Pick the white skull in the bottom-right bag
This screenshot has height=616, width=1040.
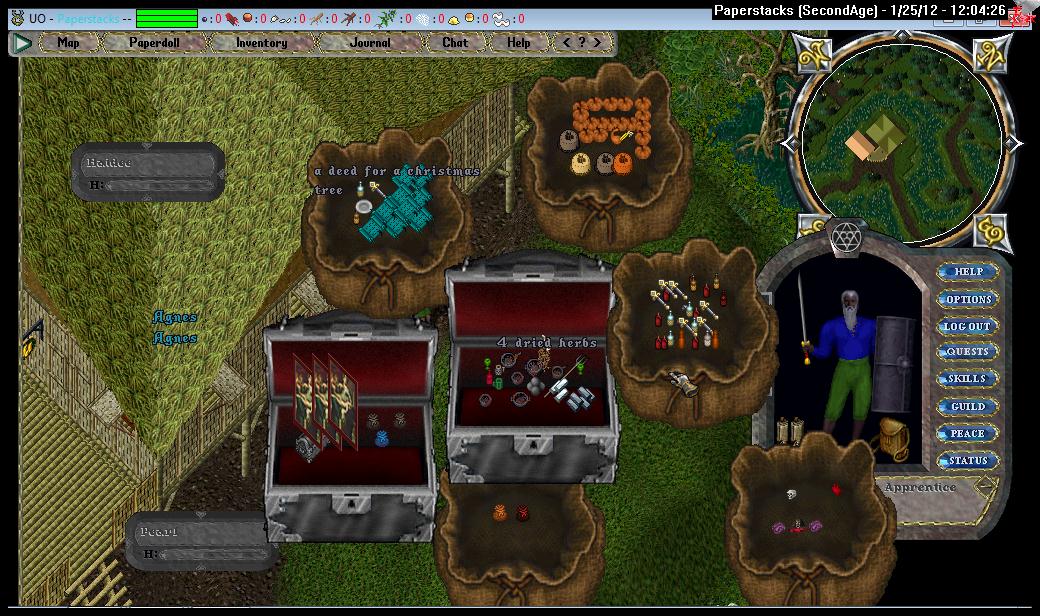789,494
